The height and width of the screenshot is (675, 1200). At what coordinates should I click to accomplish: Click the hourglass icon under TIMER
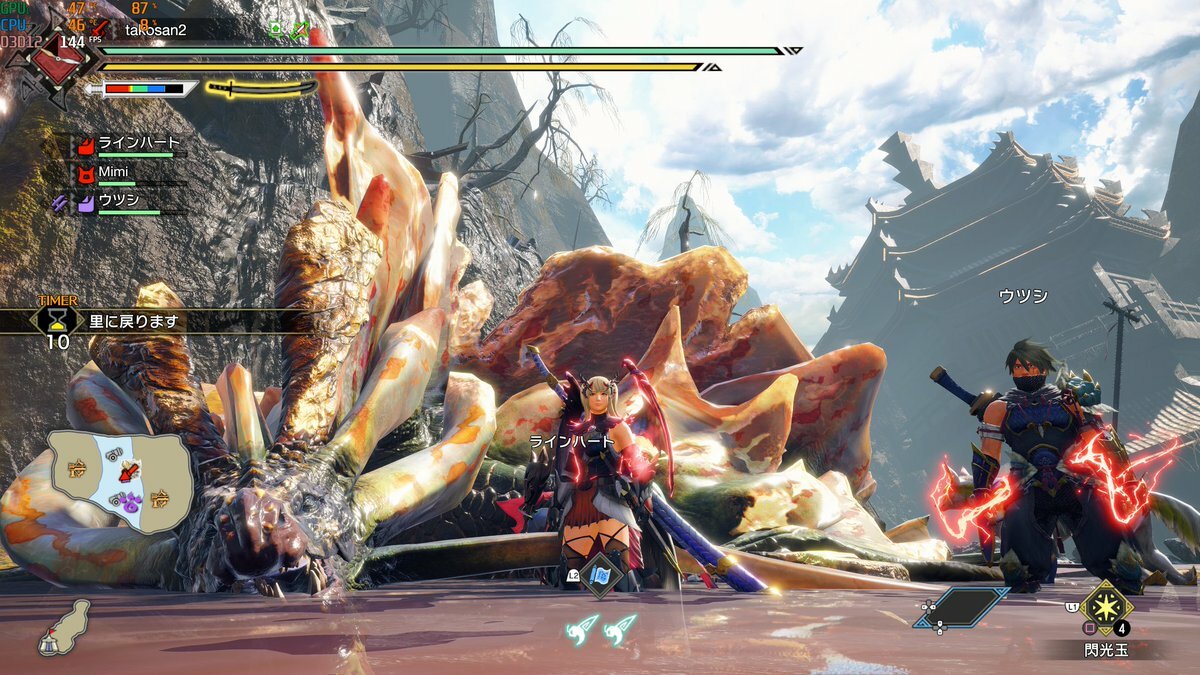point(58,319)
